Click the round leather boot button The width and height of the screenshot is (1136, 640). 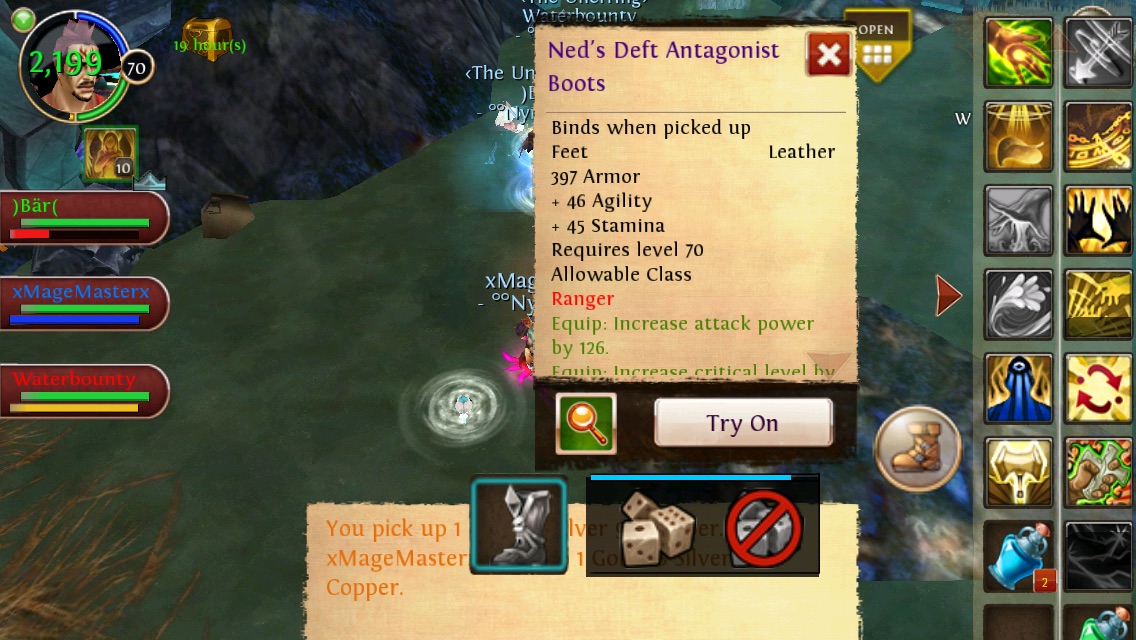pos(917,448)
